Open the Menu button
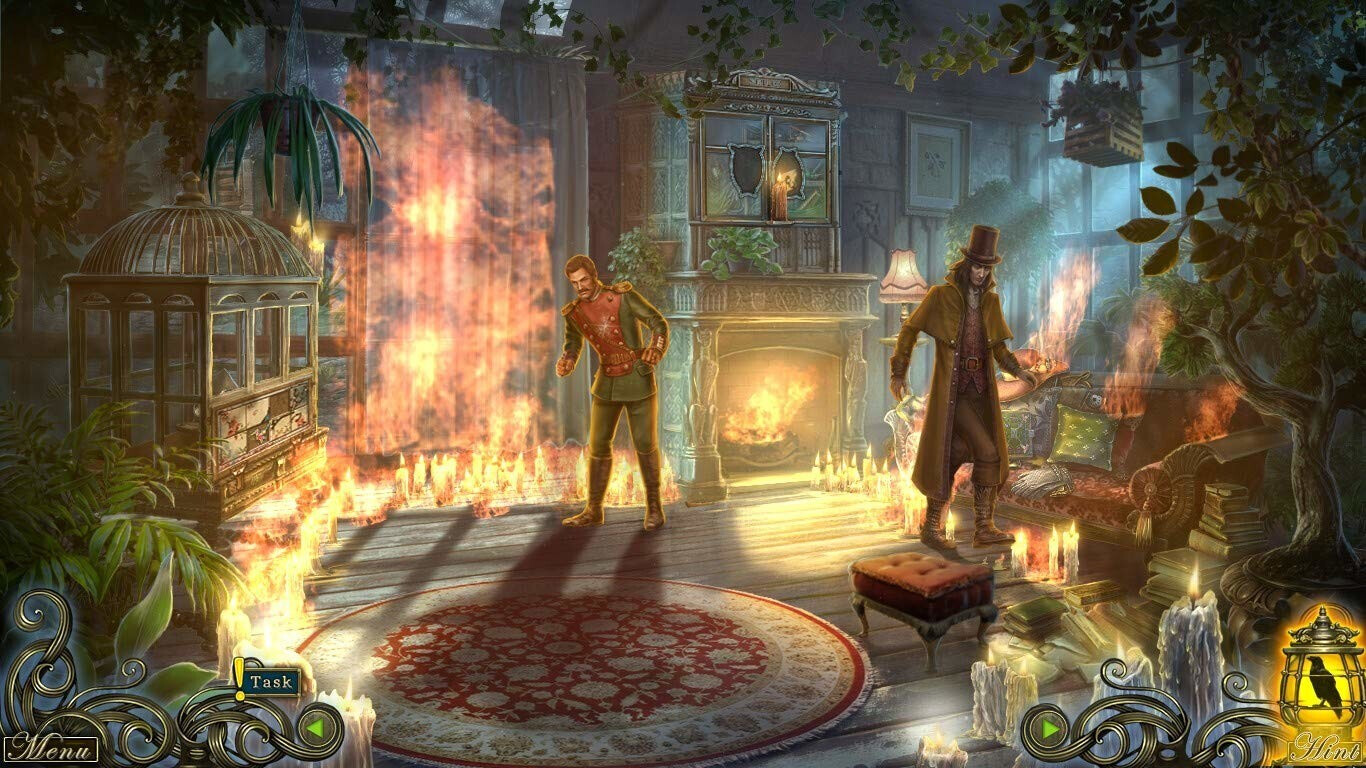This screenshot has height=768, width=1366. (x=50, y=748)
